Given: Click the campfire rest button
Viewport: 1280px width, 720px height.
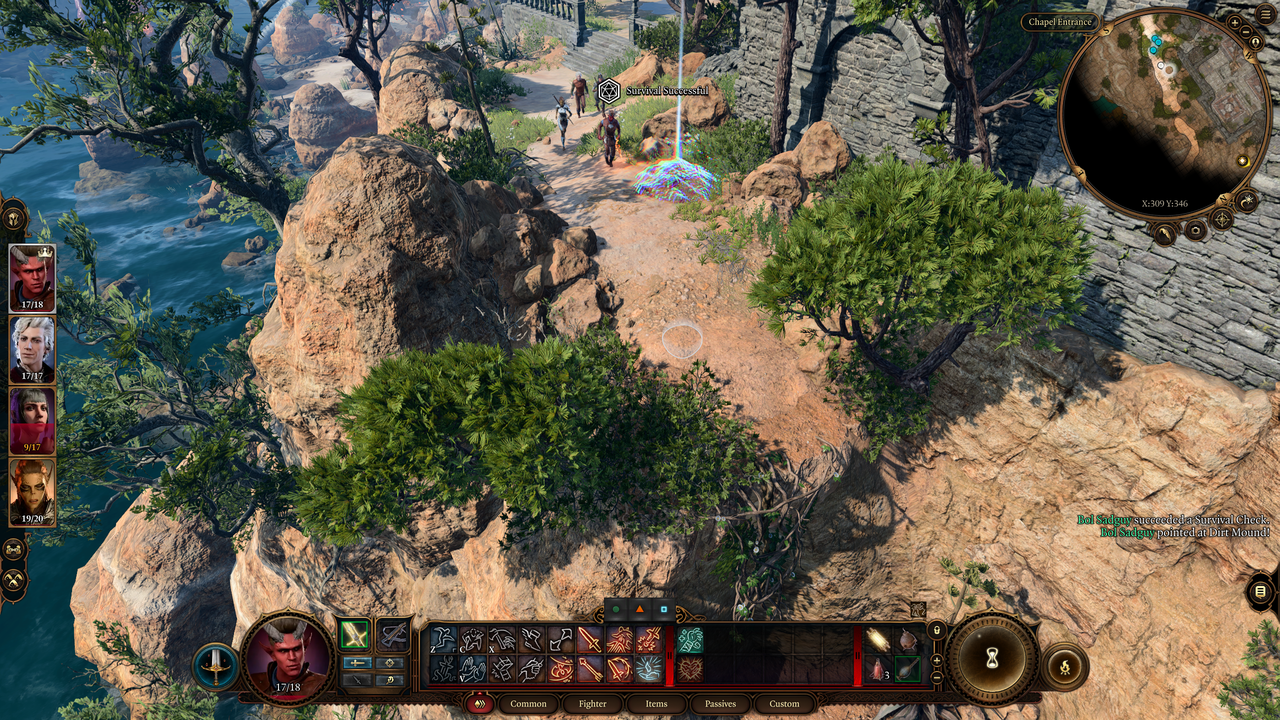Looking at the screenshot, I should pos(1064,665).
